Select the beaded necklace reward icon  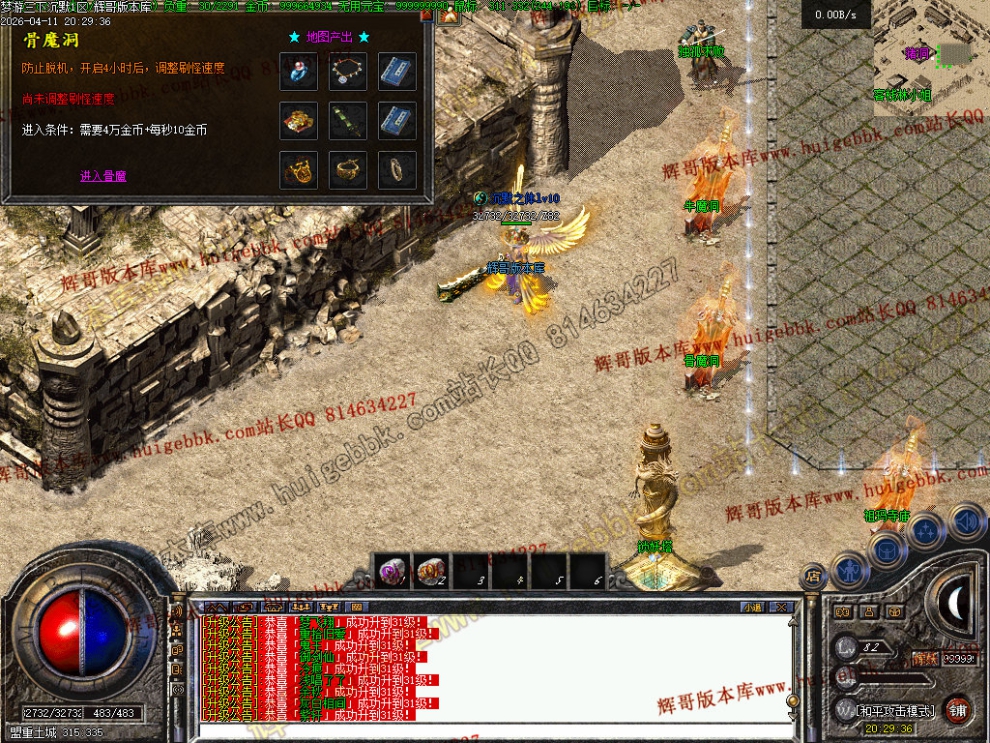(348, 71)
